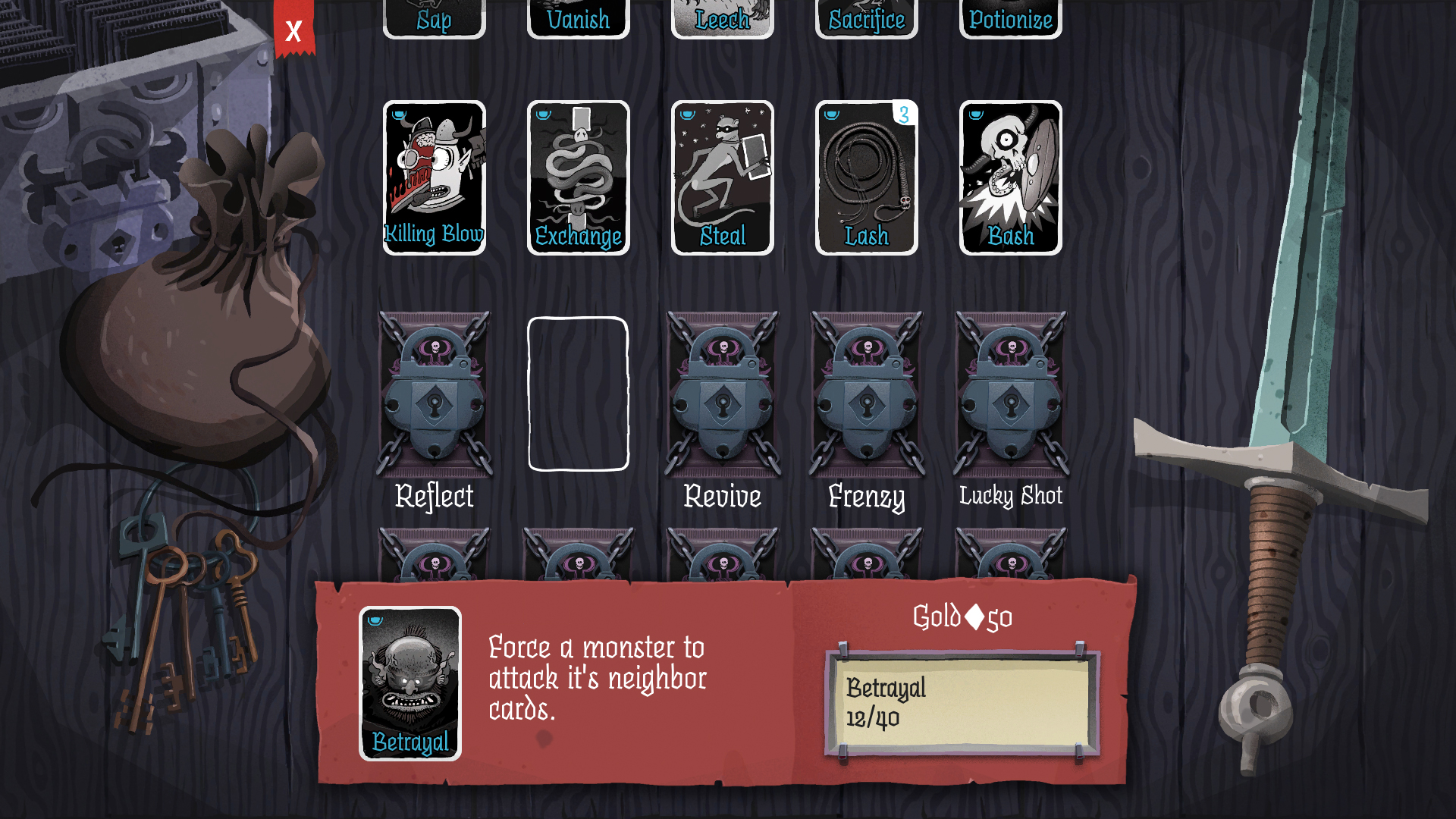Select the Exchange card
1456x819 pixels.
tap(578, 176)
